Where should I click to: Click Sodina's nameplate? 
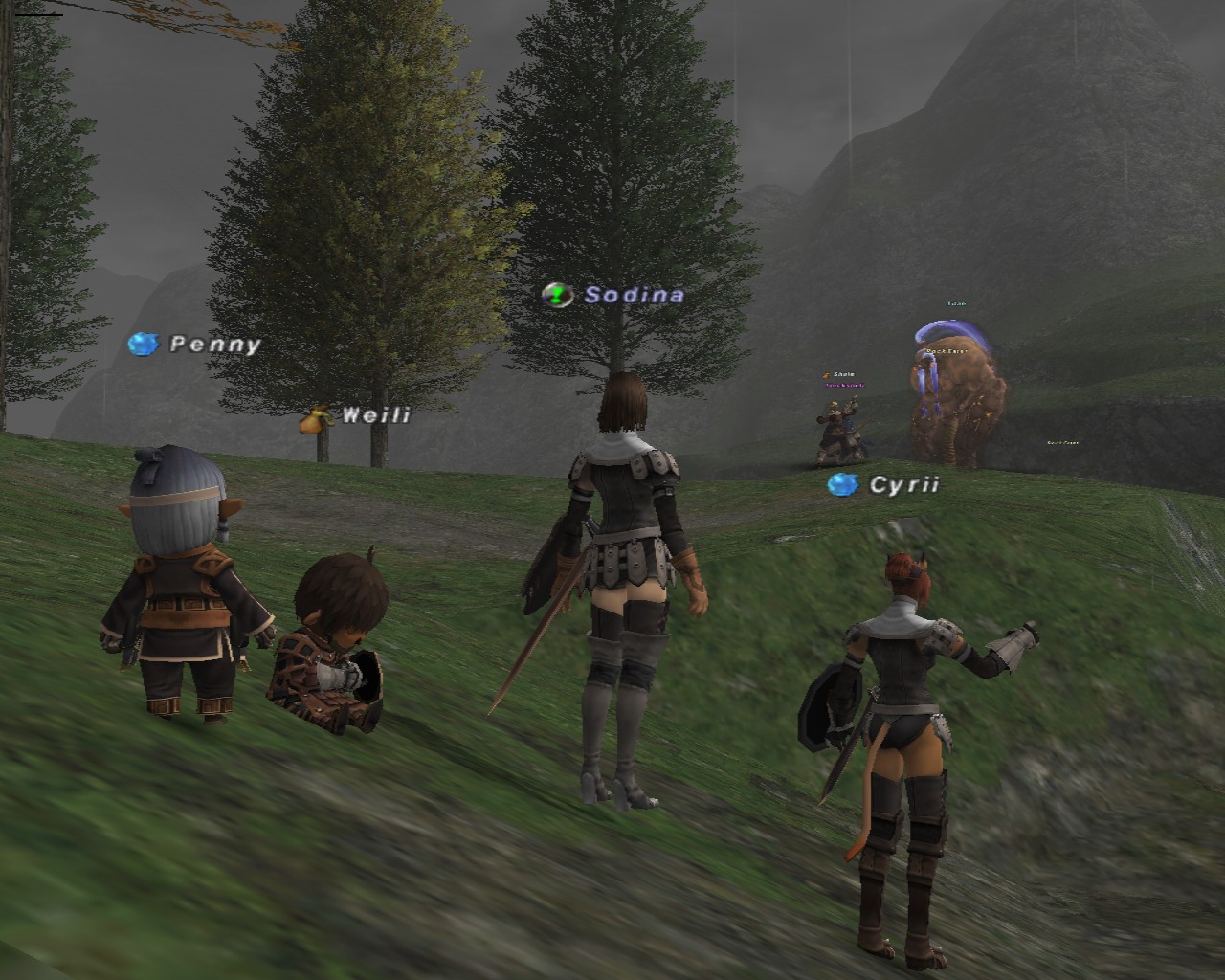(x=634, y=295)
